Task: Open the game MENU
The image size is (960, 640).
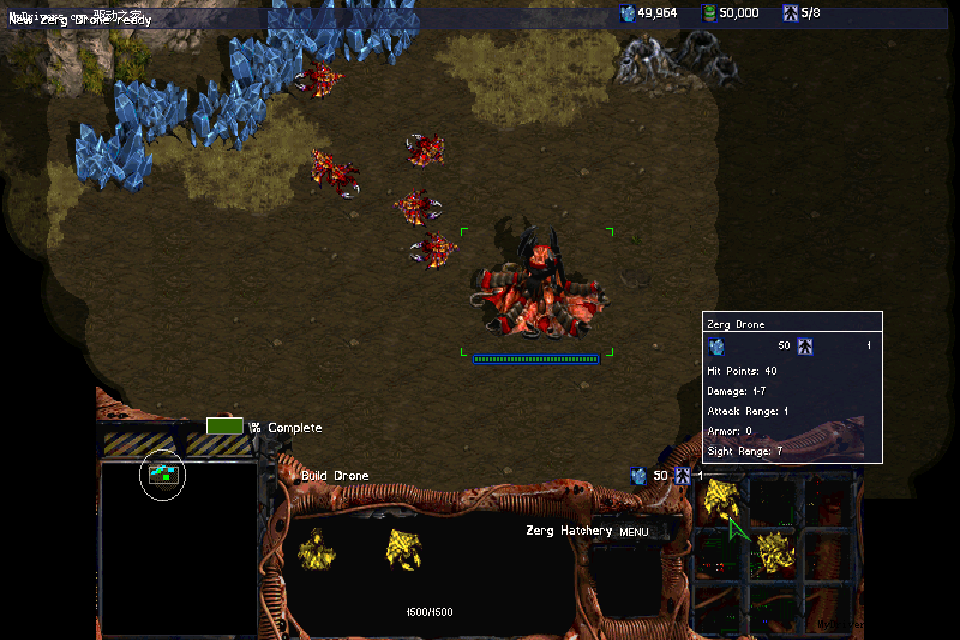Action: [x=633, y=532]
